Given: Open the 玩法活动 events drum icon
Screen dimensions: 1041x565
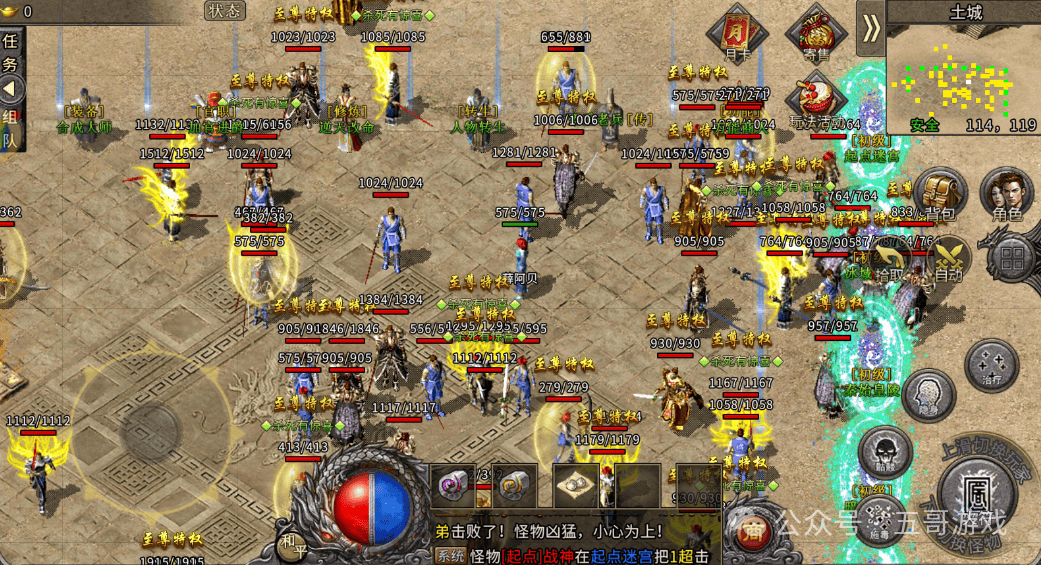Looking at the screenshot, I should [x=810, y=100].
